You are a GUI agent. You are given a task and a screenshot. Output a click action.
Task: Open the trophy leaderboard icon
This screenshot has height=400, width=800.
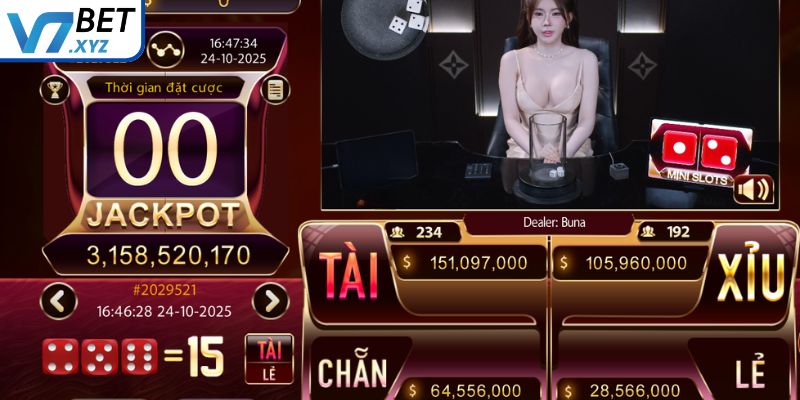pyautogui.click(x=53, y=89)
